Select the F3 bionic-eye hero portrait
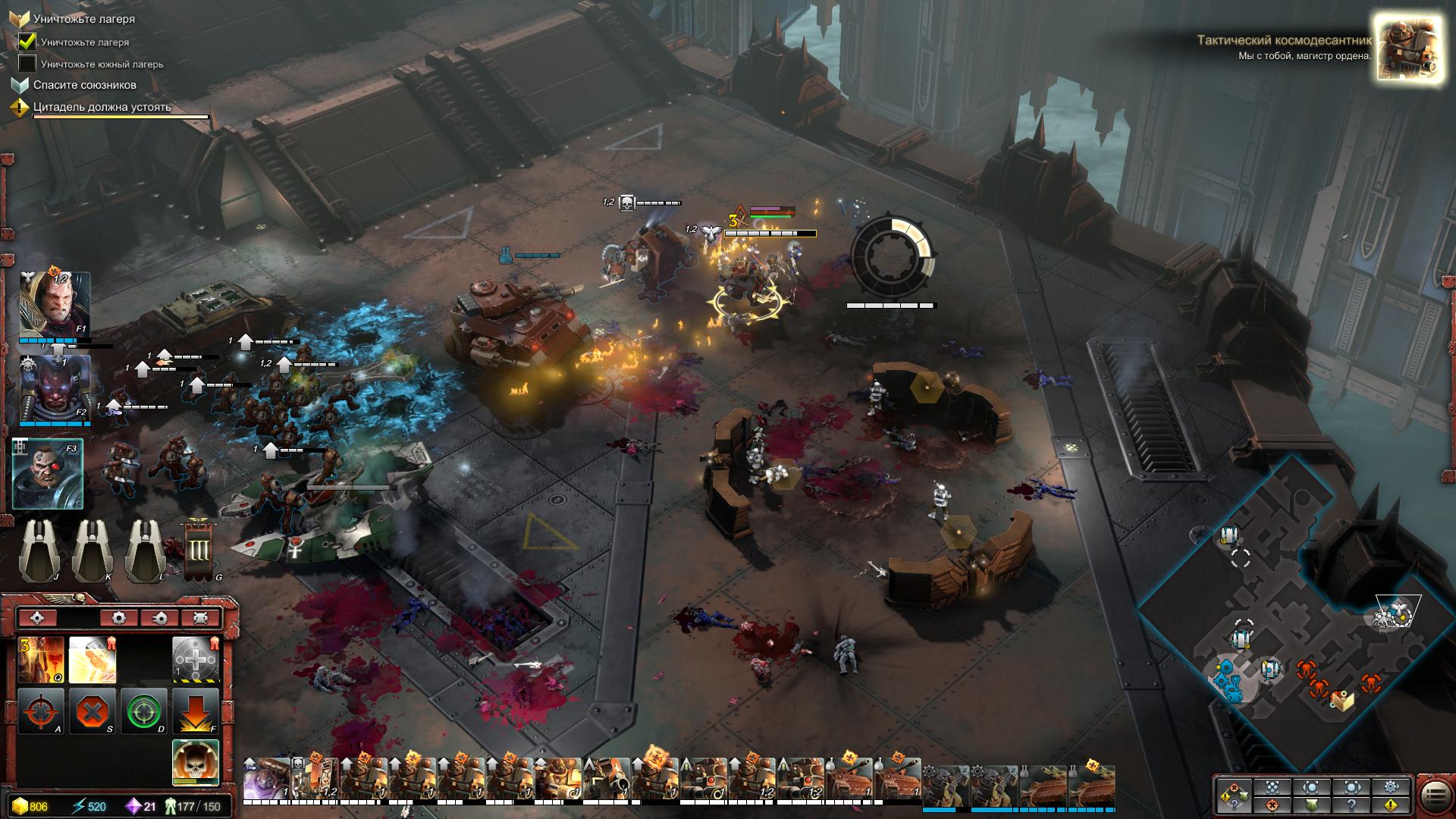This screenshot has height=819, width=1456. coord(48,473)
